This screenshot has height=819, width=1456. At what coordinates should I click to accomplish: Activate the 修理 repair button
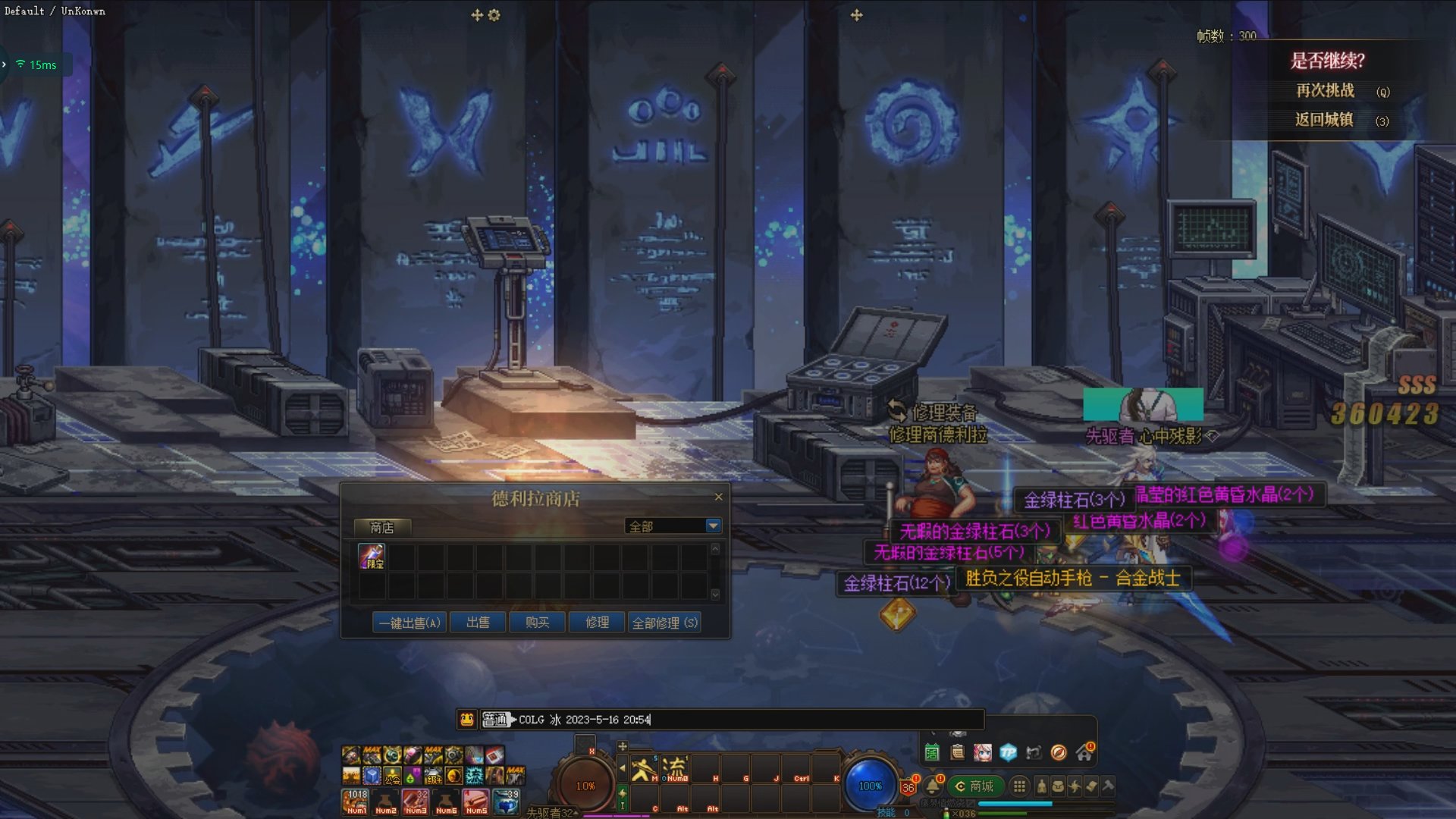click(597, 623)
